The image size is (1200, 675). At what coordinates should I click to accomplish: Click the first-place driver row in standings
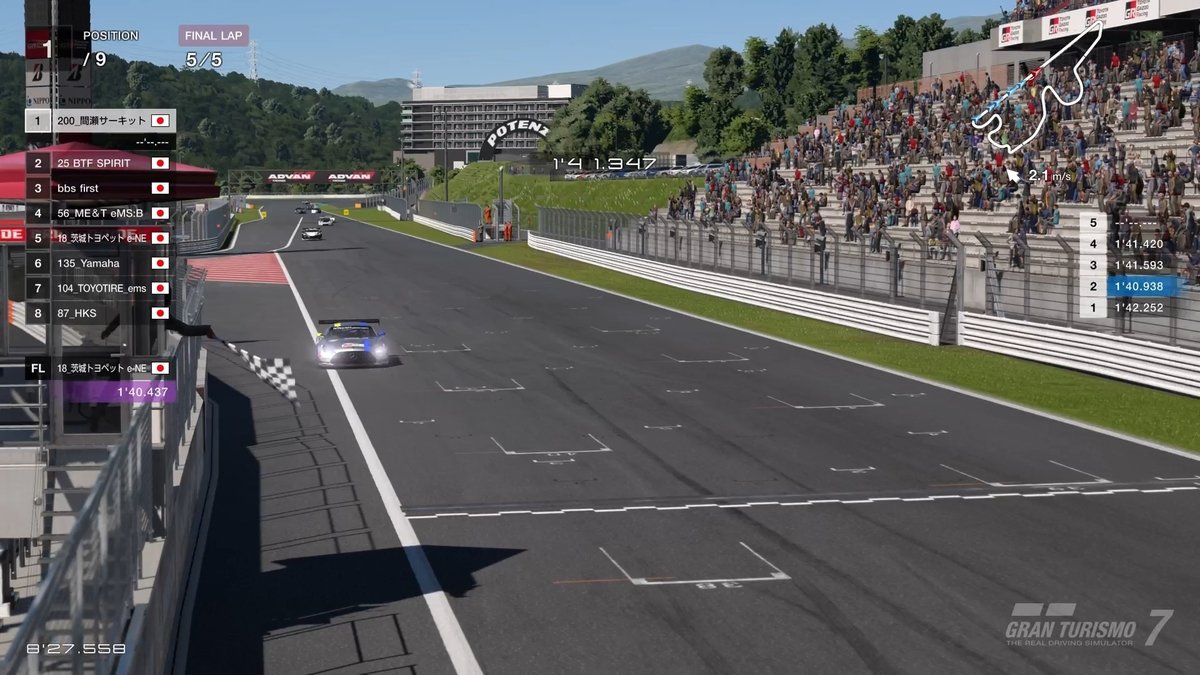[x=100, y=121]
